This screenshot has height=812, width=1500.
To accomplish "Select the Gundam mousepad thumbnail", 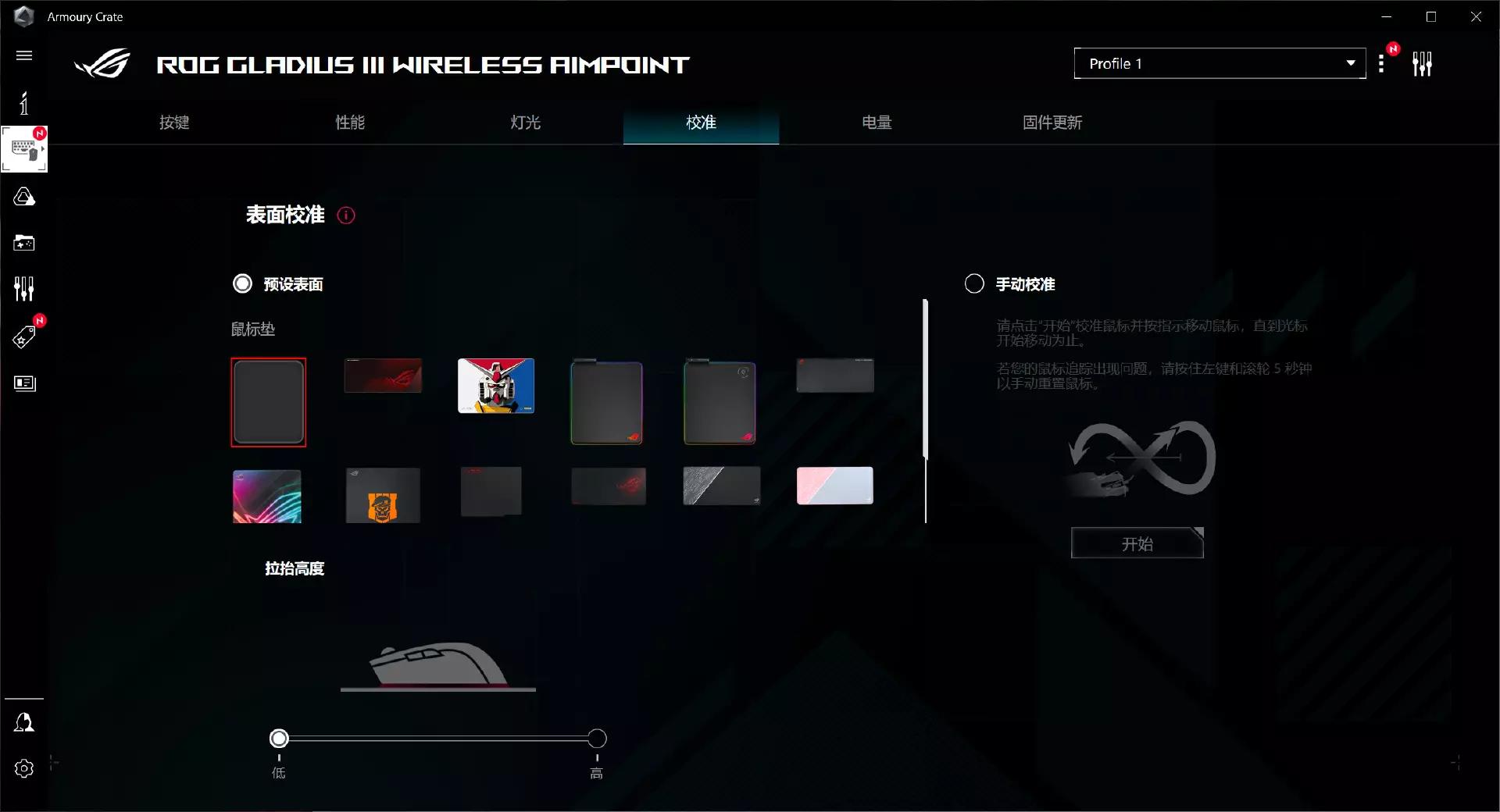I will pos(495,386).
